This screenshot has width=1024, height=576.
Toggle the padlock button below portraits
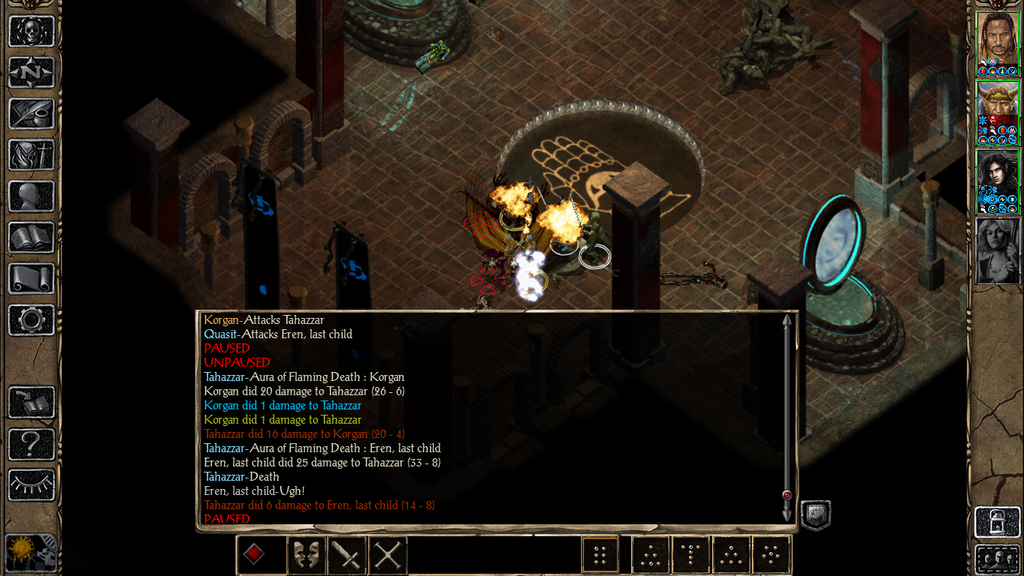click(997, 521)
